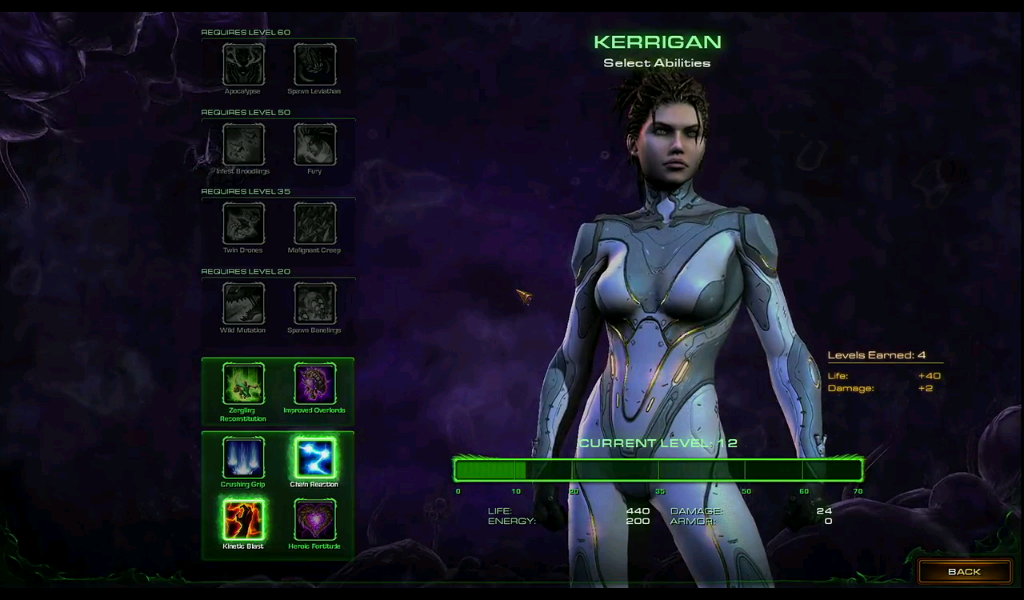The image size is (1024, 600).
Task: Click the Back button
Action: tap(964, 571)
